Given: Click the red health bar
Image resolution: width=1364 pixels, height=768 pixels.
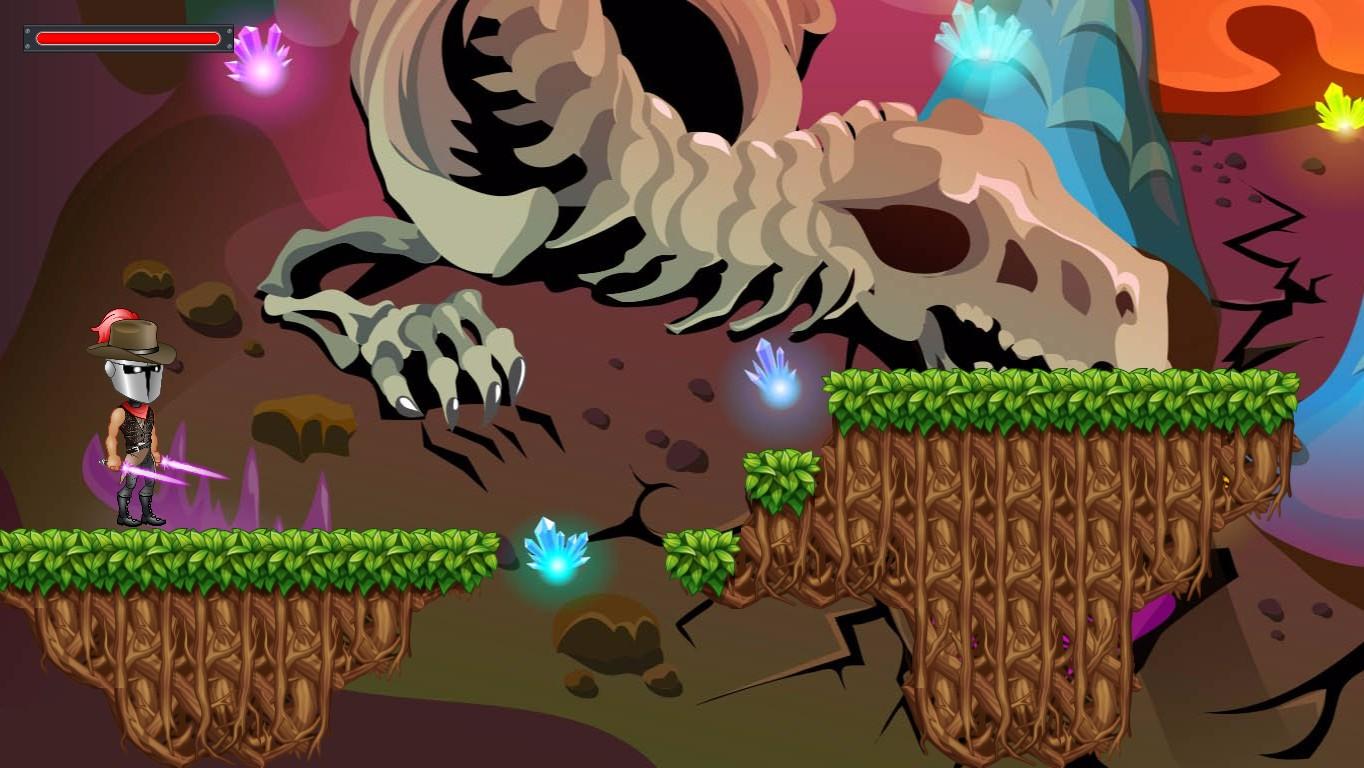Looking at the screenshot, I should pyautogui.click(x=128, y=38).
